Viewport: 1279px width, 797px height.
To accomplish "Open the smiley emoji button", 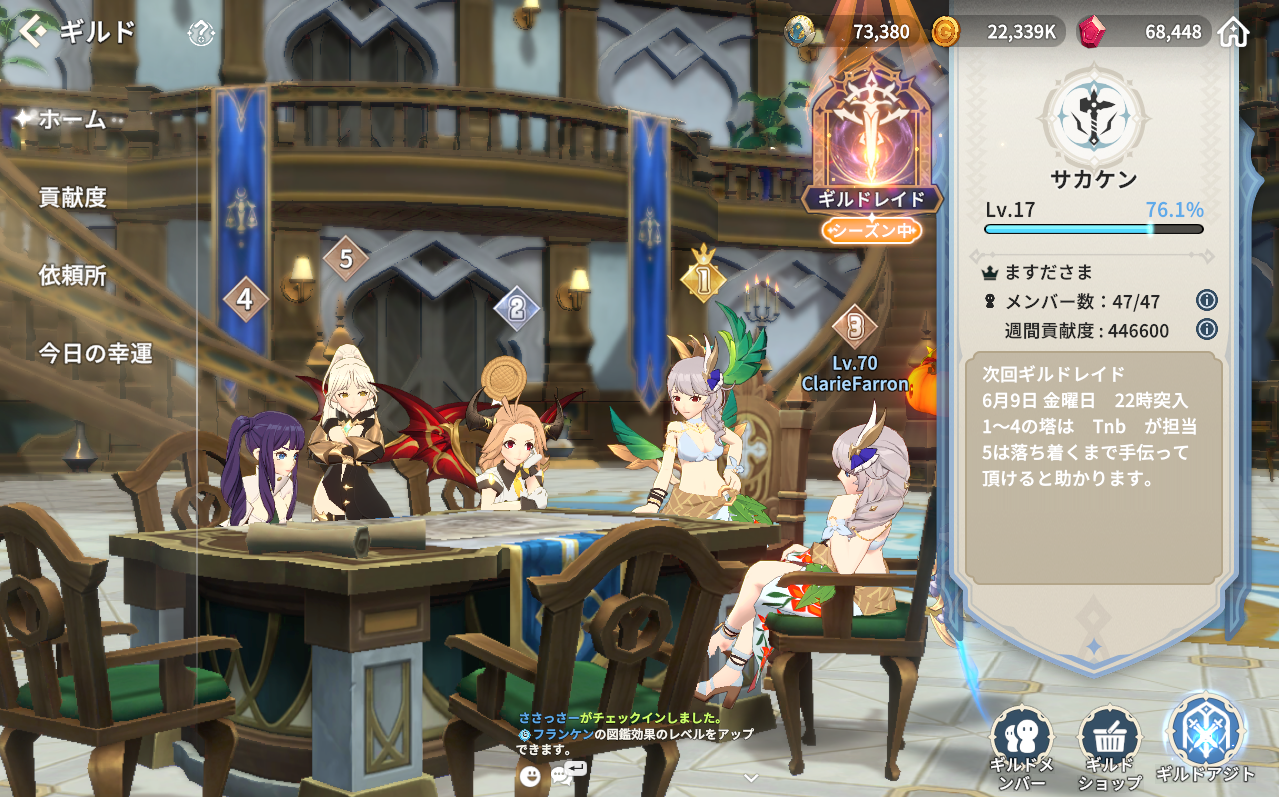I will 530,775.
